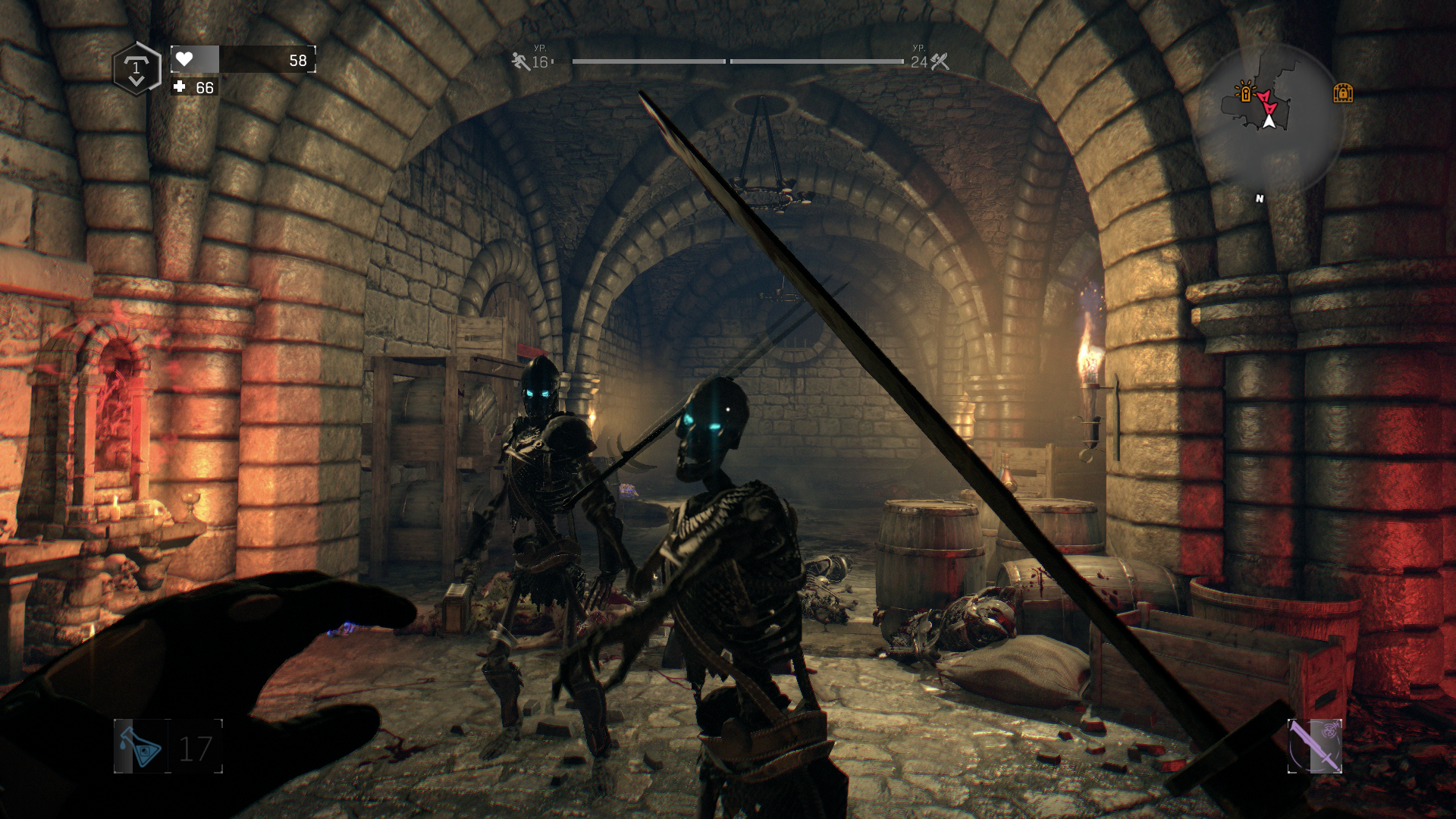Click the locked gate marker beside the minimap
1456x819 pixels.
(1343, 93)
